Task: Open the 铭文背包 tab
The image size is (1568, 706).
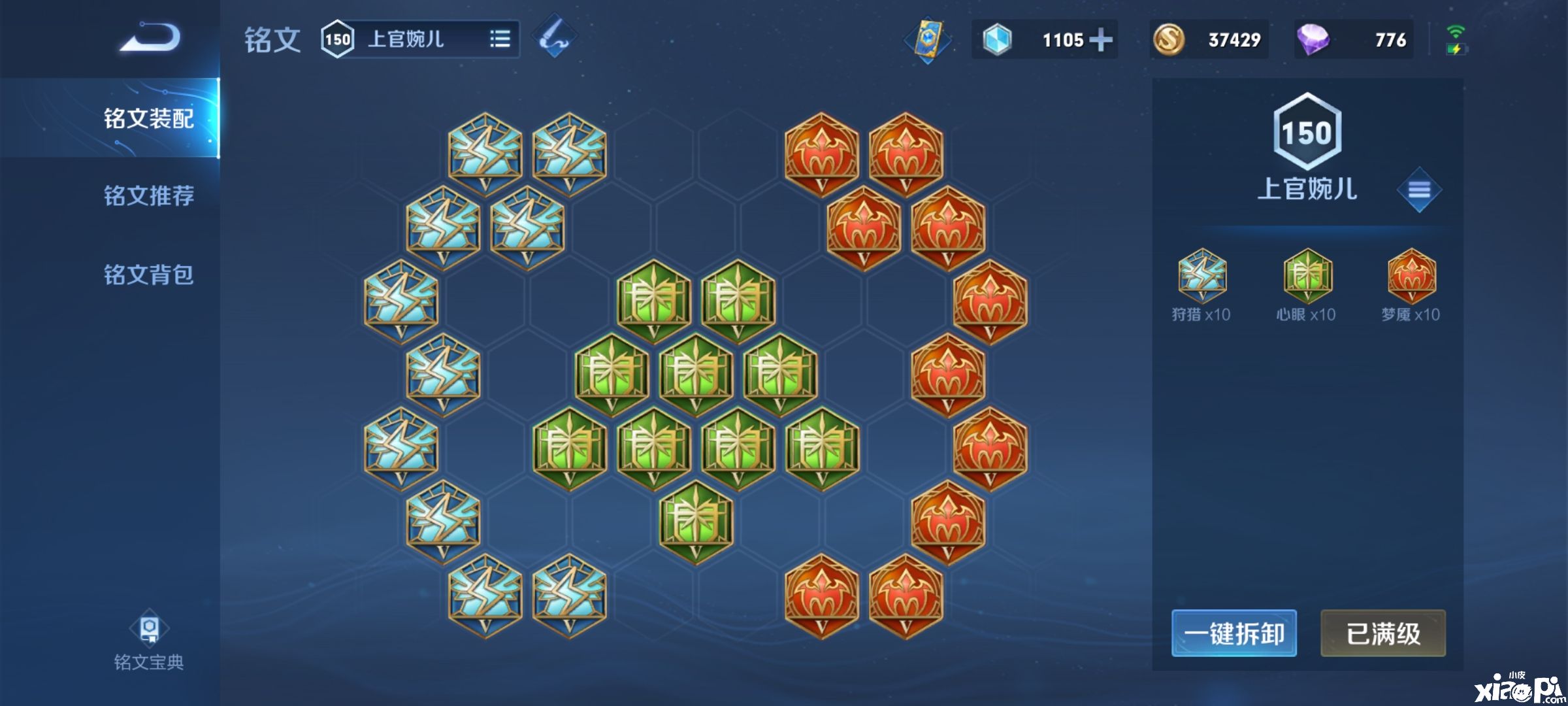Action: [x=148, y=275]
